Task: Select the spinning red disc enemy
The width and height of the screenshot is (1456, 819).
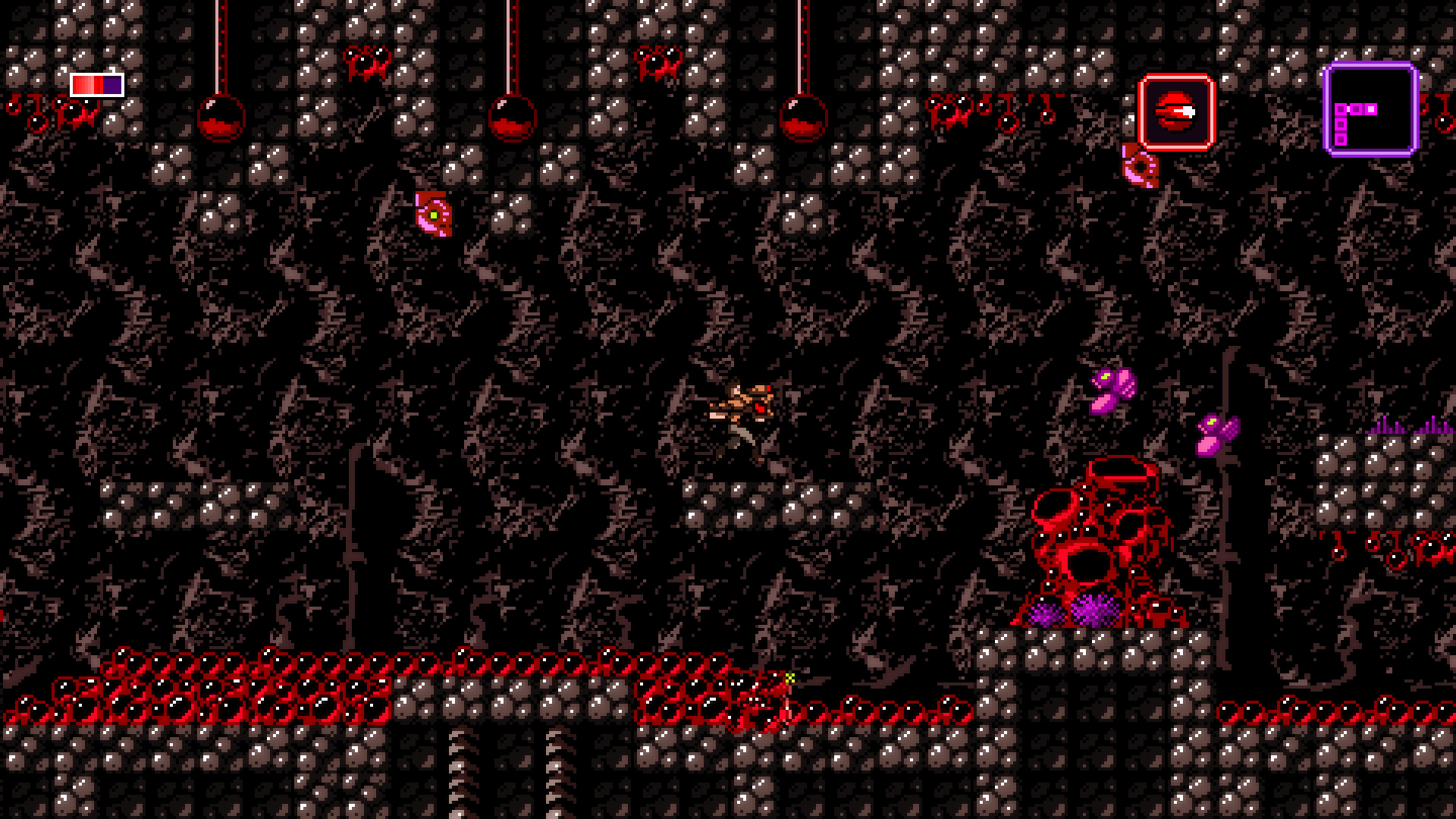Action: (432, 216)
